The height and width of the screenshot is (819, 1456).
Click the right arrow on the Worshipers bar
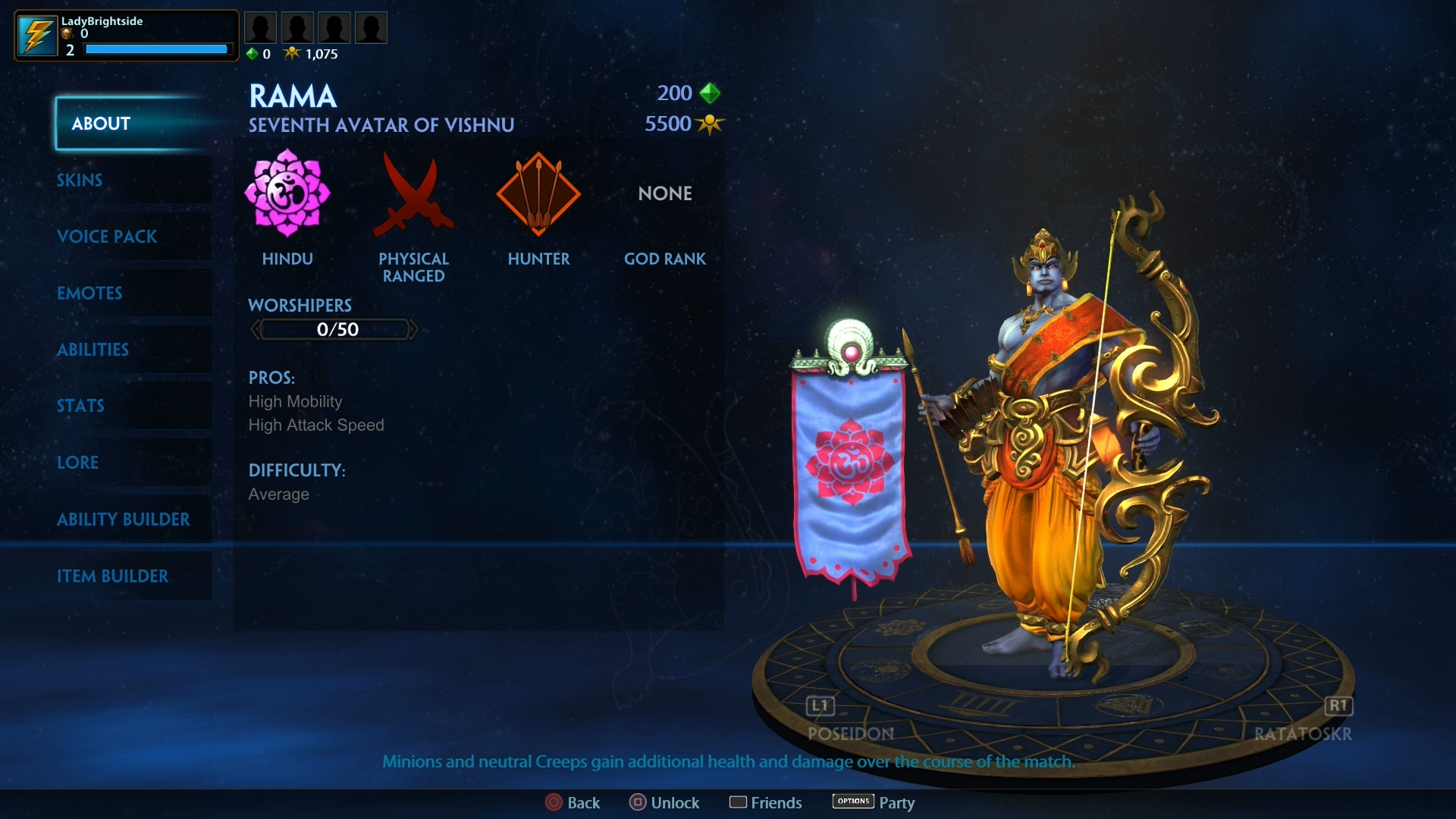pos(413,328)
